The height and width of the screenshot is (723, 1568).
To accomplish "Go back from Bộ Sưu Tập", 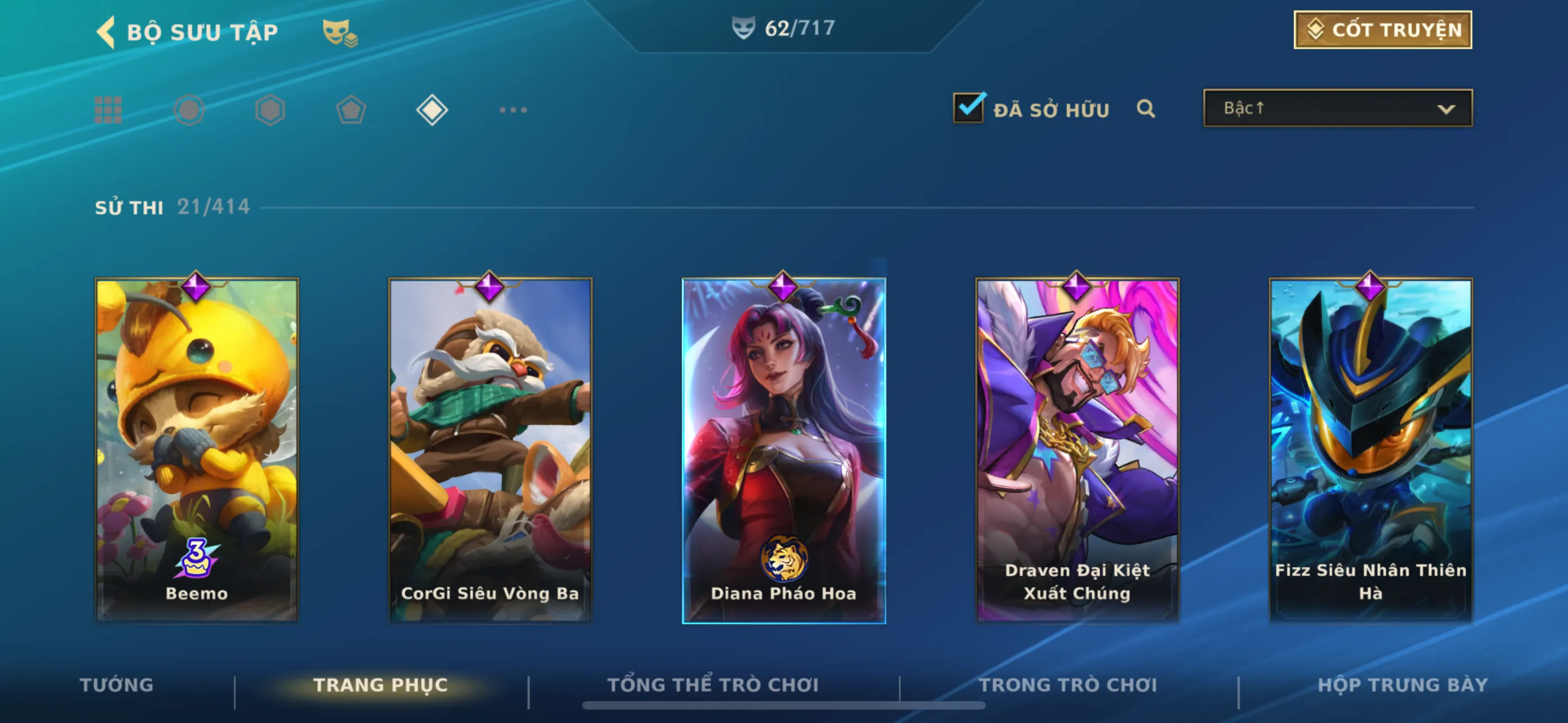I will tap(107, 31).
